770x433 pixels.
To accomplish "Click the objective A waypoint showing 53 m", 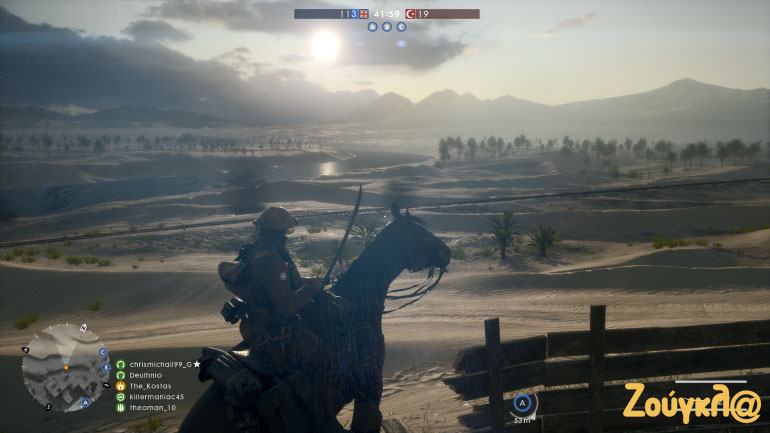I will pyautogui.click(x=522, y=403).
